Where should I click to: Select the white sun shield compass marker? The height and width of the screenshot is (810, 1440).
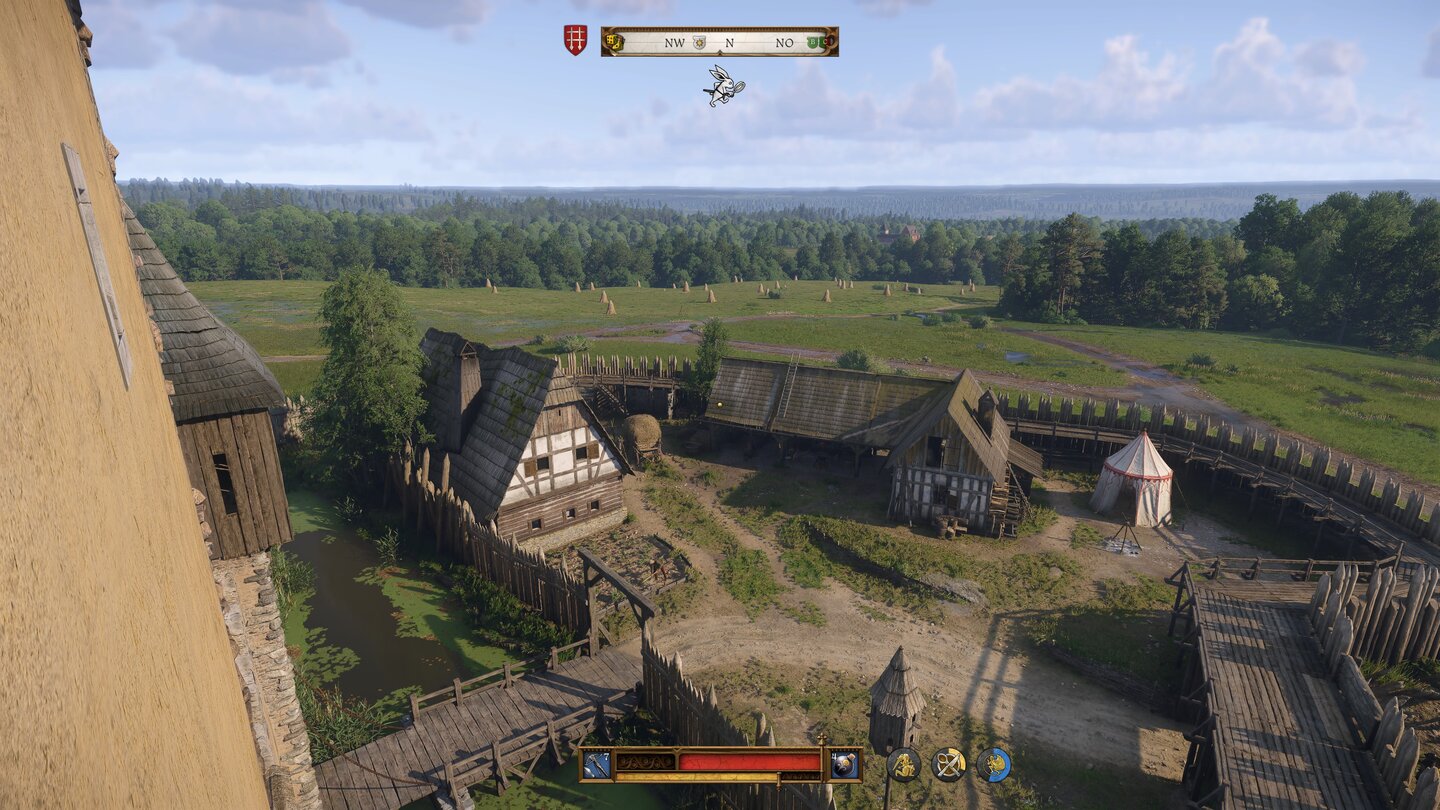tap(700, 42)
